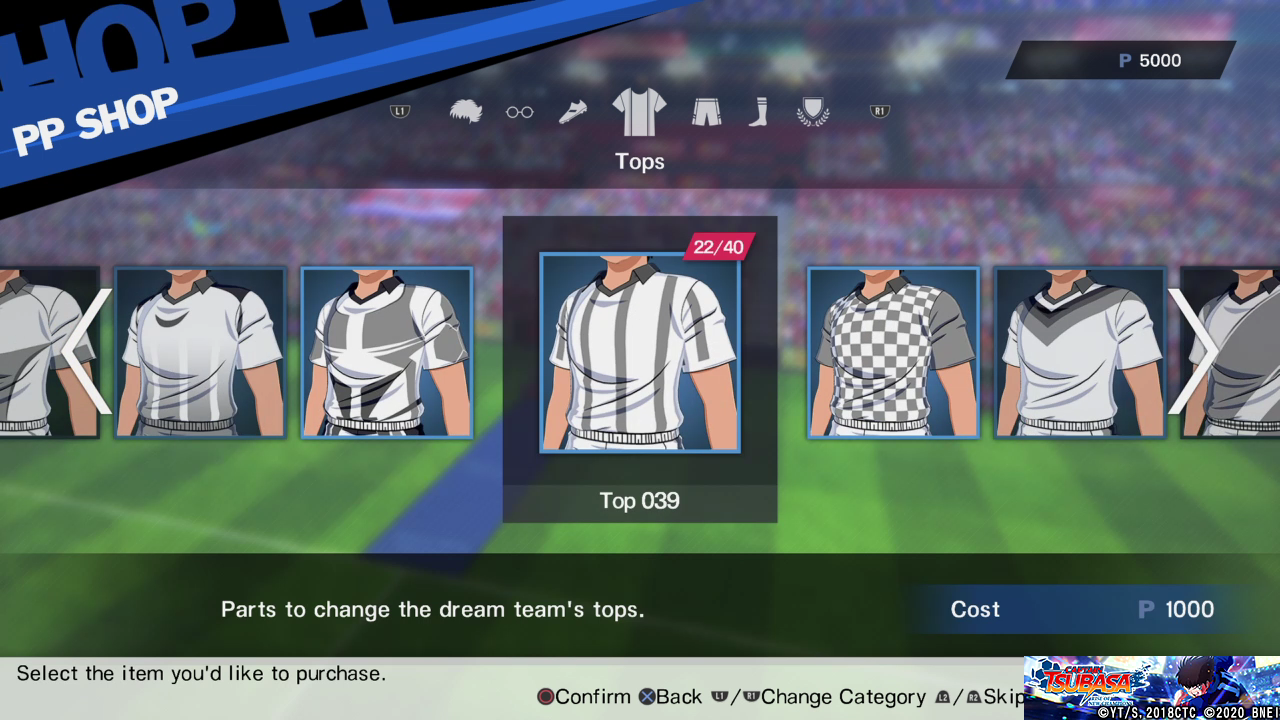Open the glasses category
1280x720 pixels.
519,112
